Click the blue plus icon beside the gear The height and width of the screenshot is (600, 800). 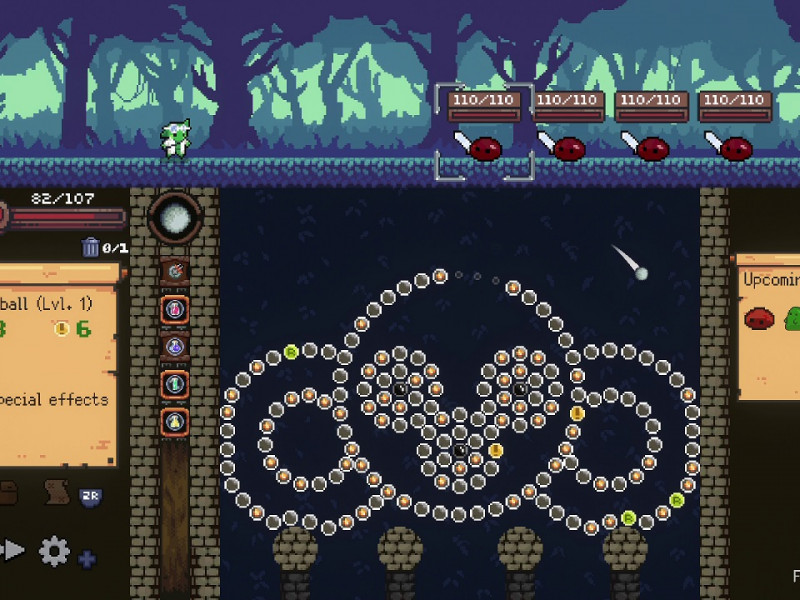(x=87, y=559)
